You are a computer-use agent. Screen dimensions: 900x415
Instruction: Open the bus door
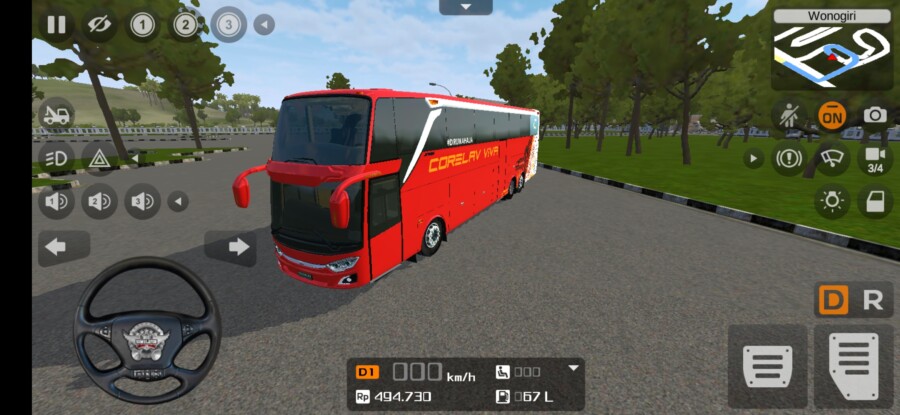coord(874,201)
